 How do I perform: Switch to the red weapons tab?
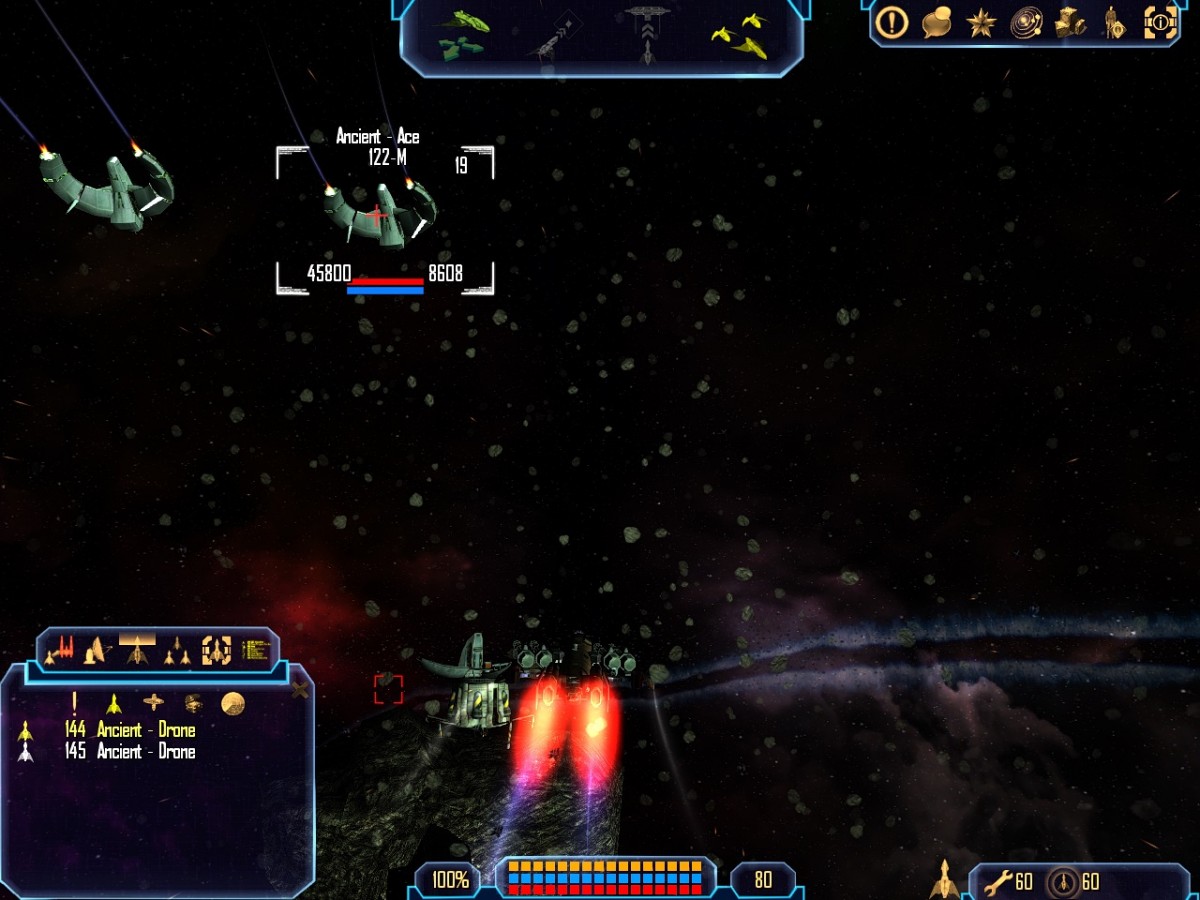[61, 651]
